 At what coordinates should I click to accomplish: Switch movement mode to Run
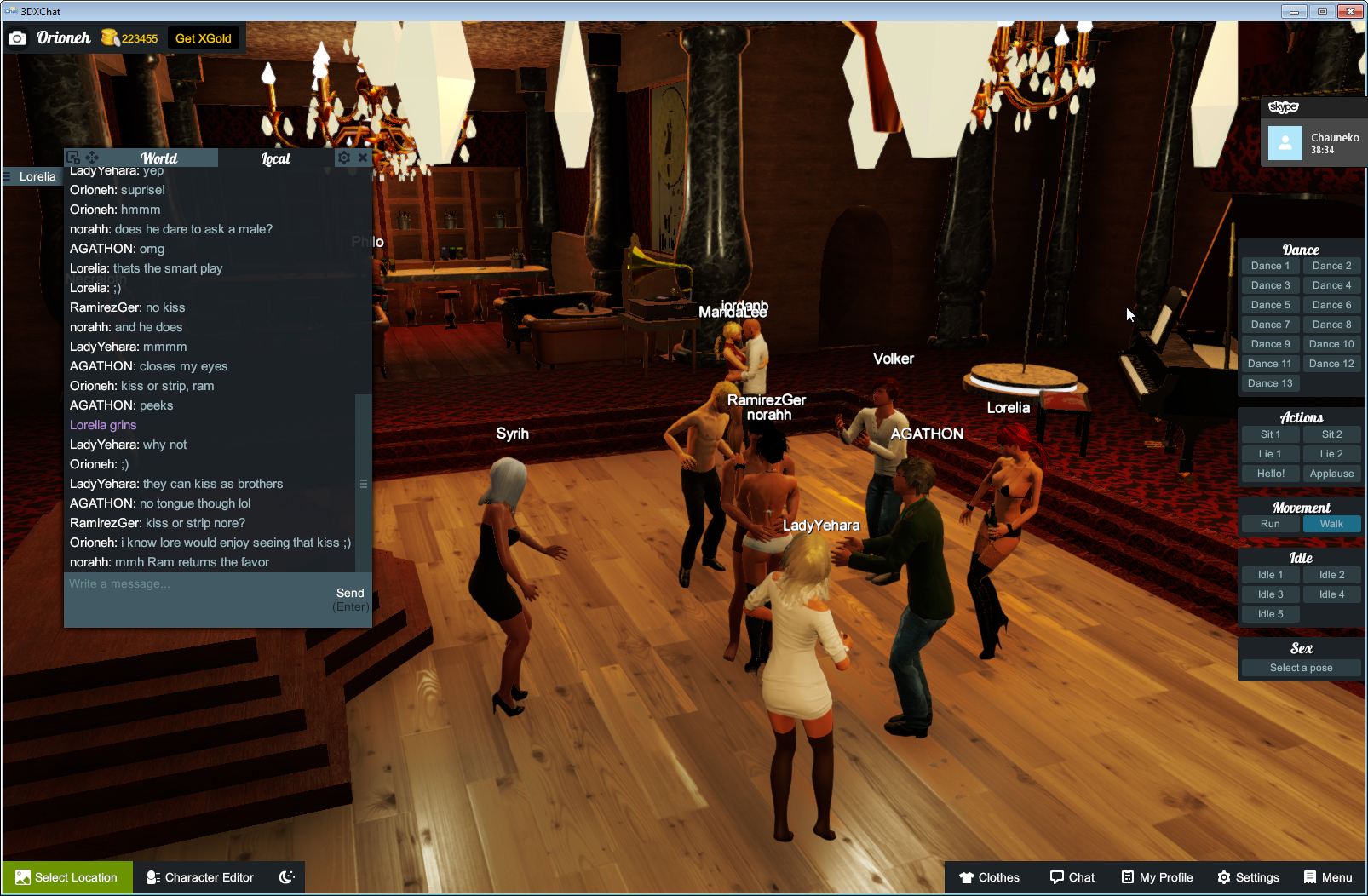(x=1270, y=524)
